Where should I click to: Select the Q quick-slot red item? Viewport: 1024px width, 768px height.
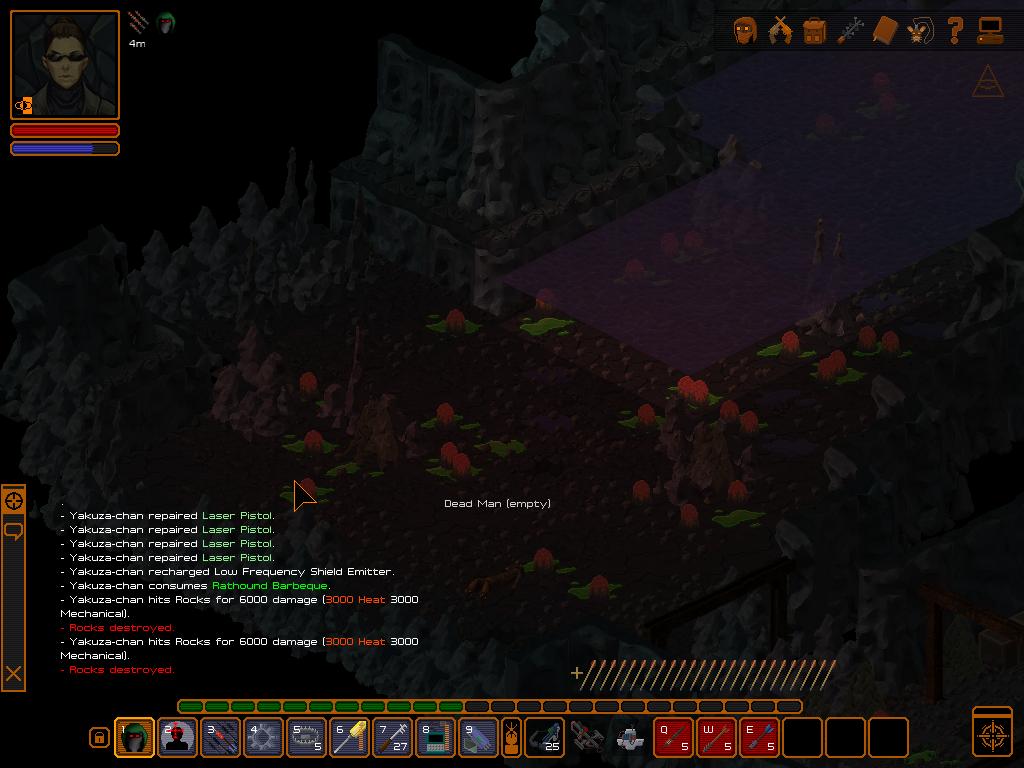tap(673, 738)
